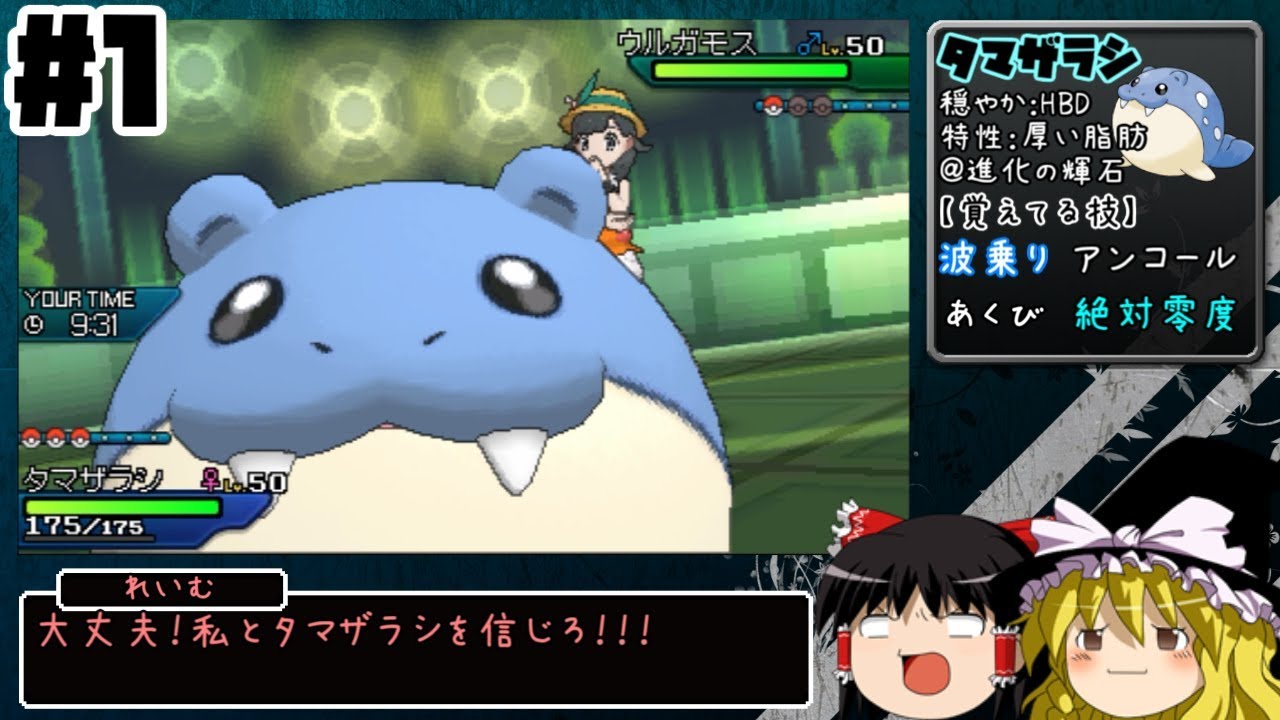Click タマザラシ's female gender symbol
This screenshot has width=1280, height=720.
click(x=210, y=478)
